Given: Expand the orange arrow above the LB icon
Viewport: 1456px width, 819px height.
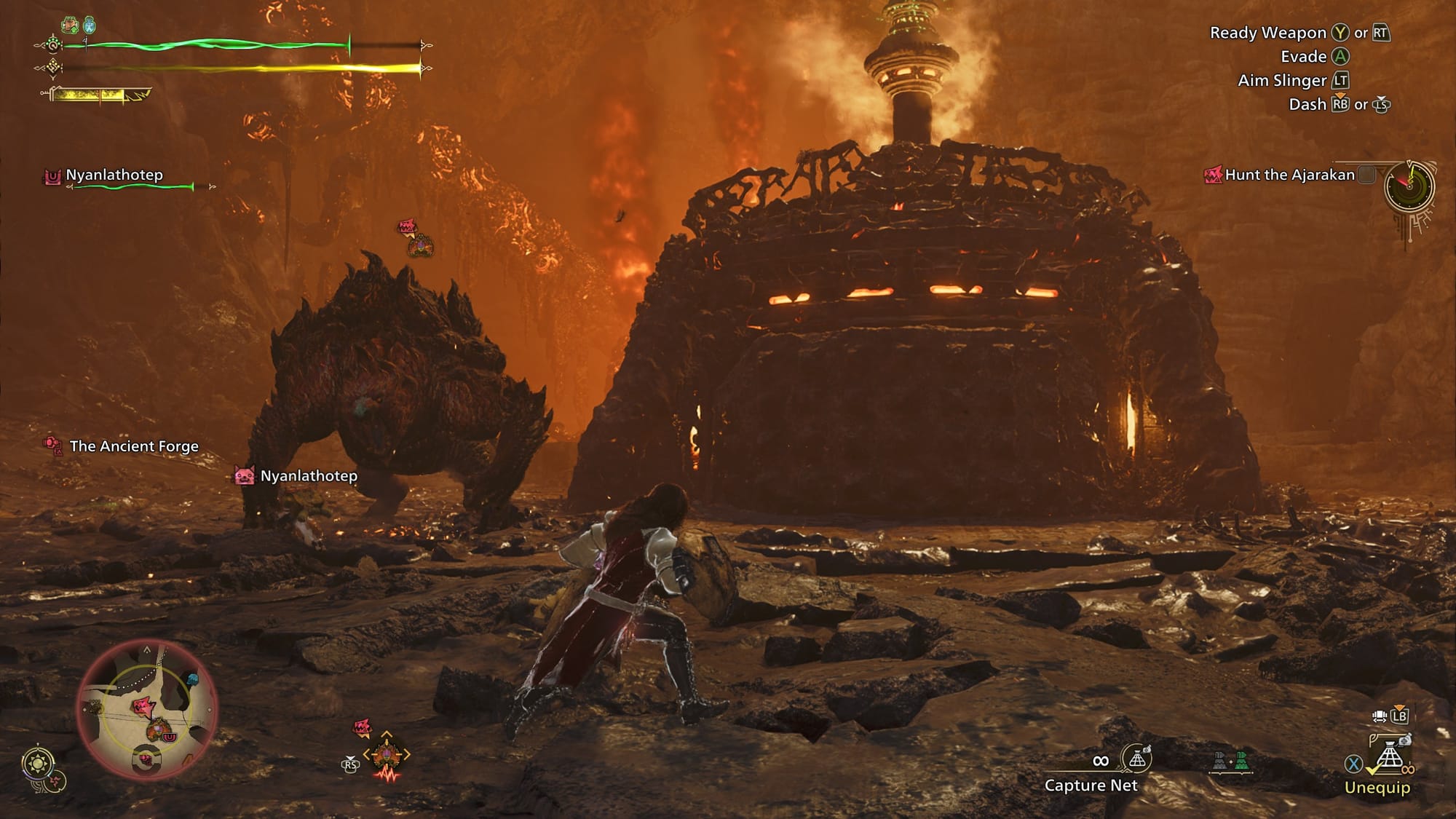Looking at the screenshot, I should pos(1400,705).
